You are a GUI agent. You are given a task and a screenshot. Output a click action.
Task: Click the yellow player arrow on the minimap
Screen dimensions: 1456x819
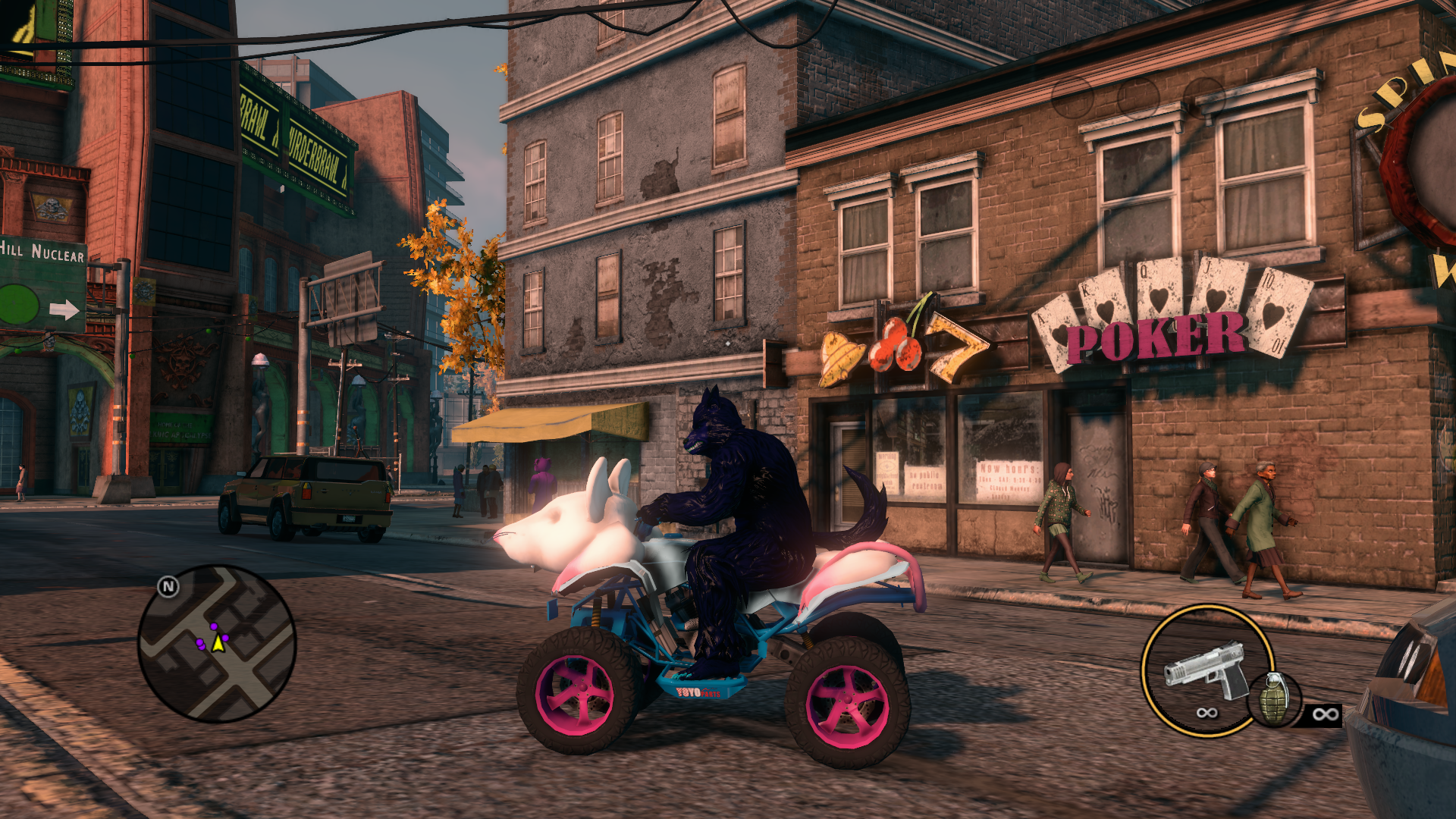218,644
